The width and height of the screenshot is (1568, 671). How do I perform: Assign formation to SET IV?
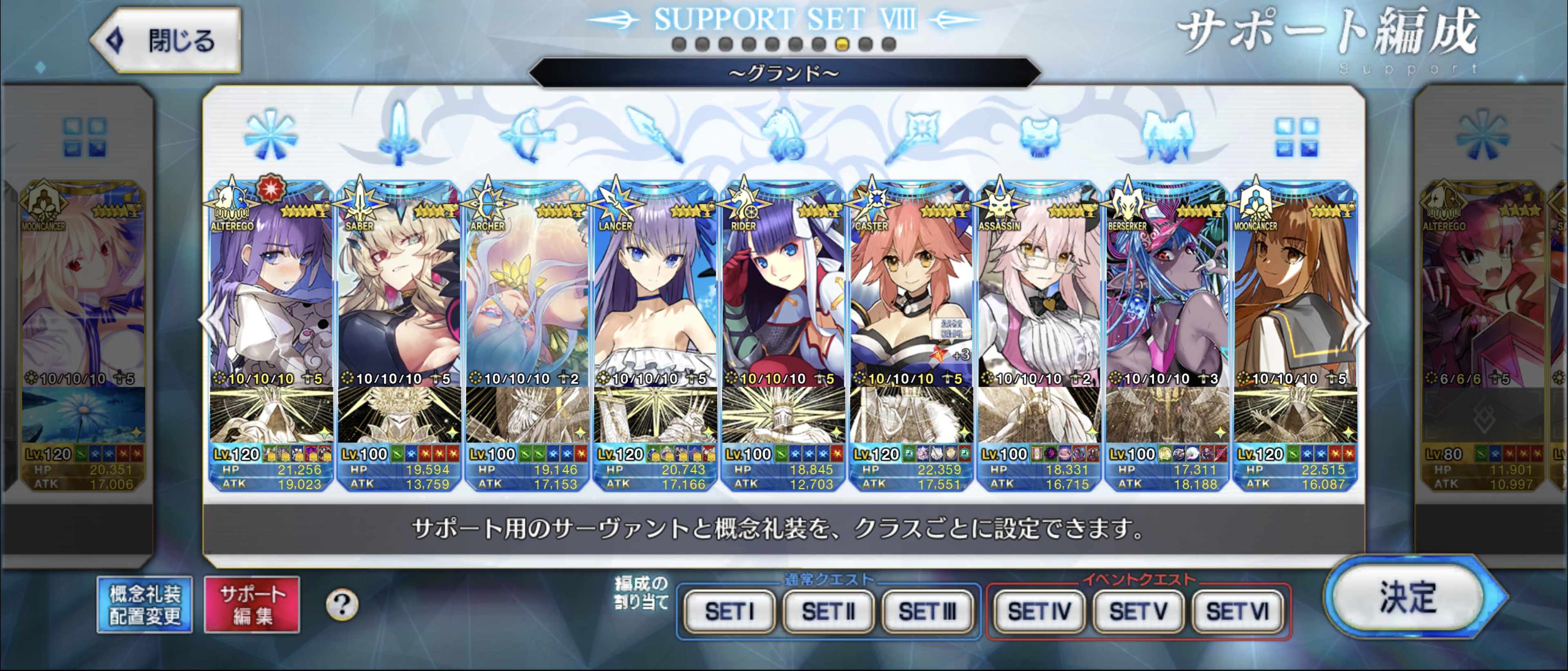1039,611
